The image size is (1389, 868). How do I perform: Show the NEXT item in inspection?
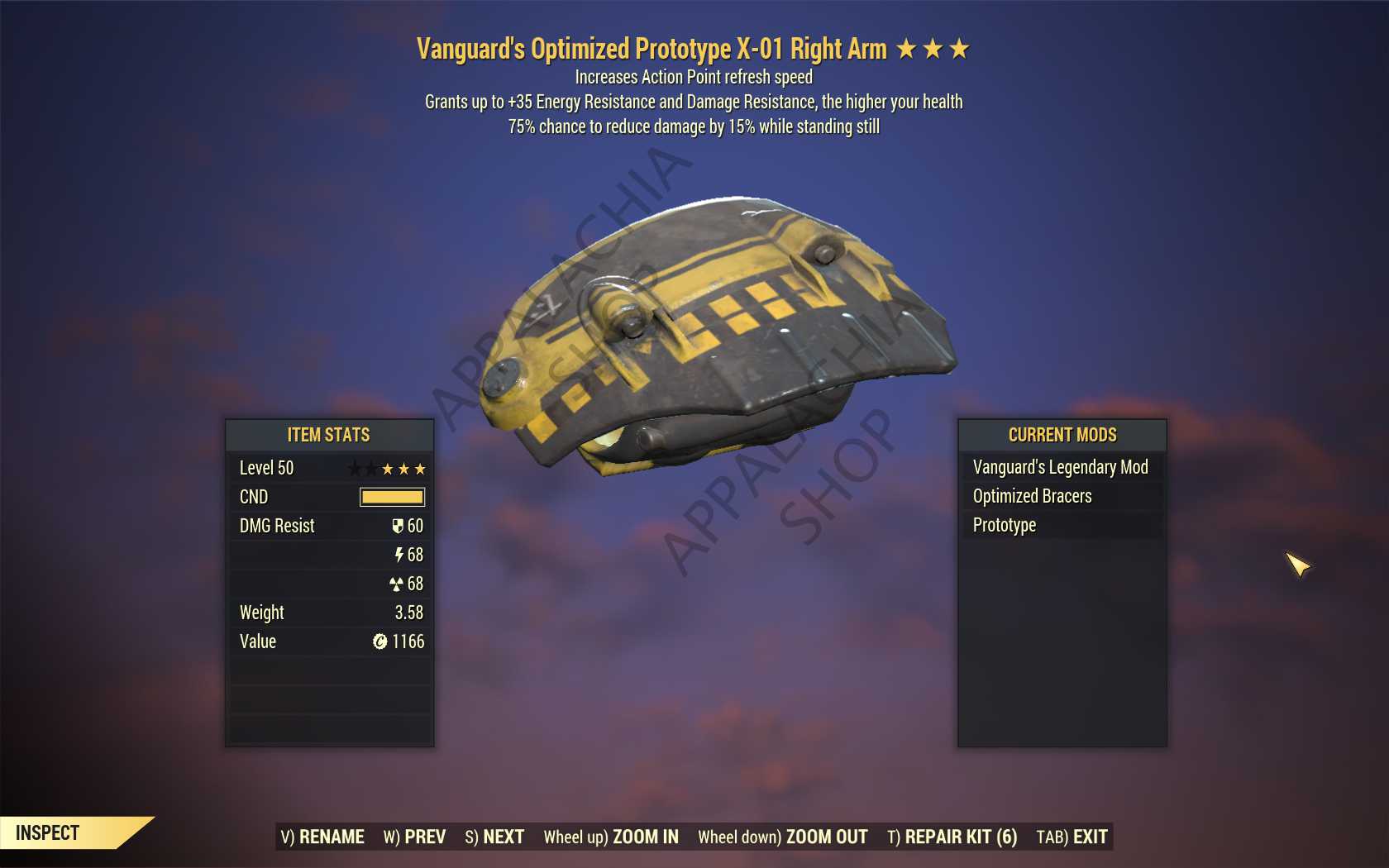pos(494,837)
